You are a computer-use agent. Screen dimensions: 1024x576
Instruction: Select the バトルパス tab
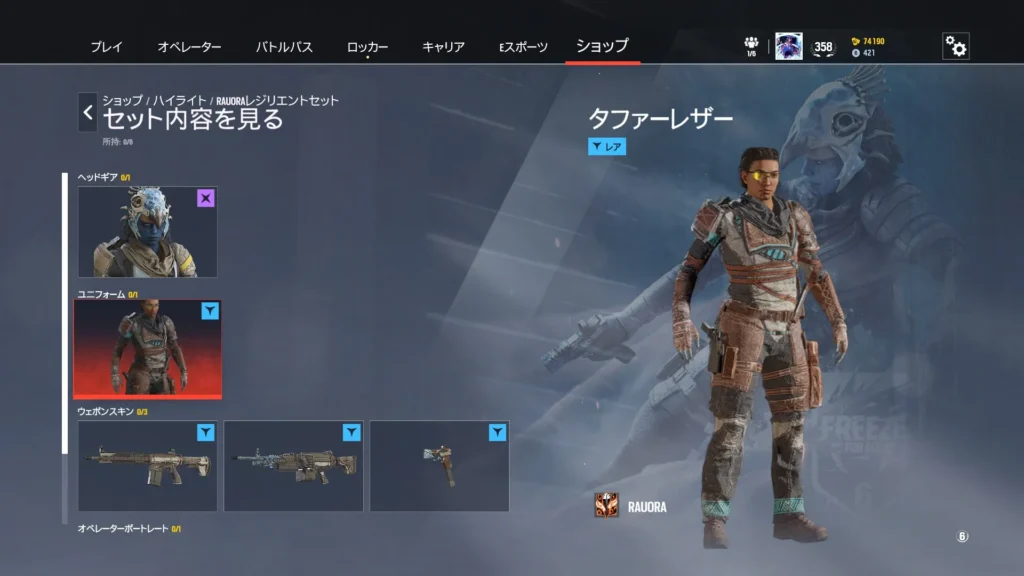coord(284,47)
